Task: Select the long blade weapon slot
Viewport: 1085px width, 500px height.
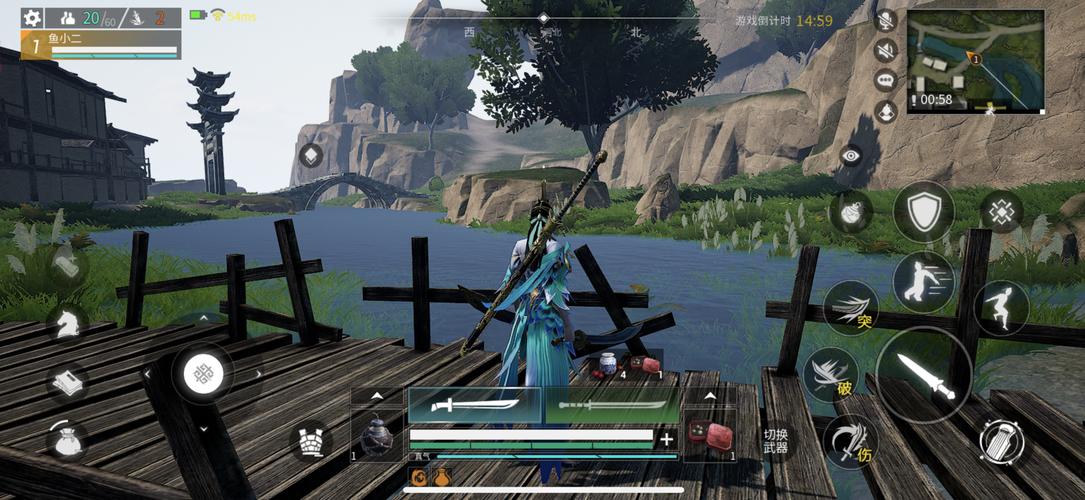Action: (612, 405)
